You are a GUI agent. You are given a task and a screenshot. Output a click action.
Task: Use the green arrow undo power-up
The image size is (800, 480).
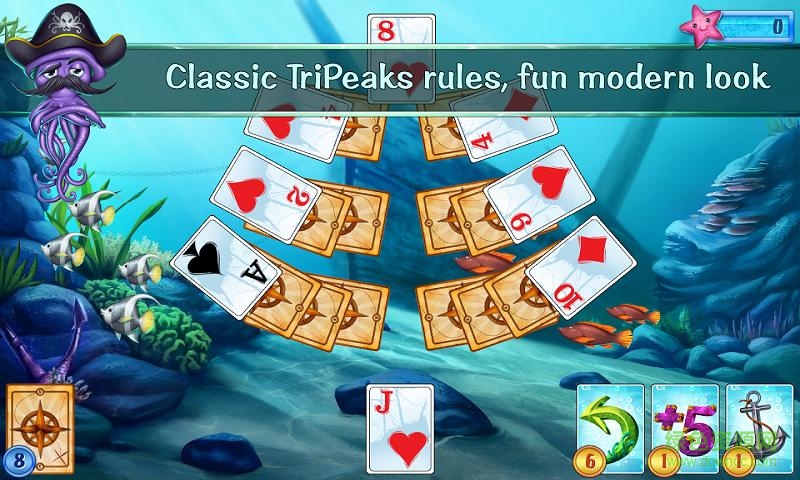coord(611,420)
